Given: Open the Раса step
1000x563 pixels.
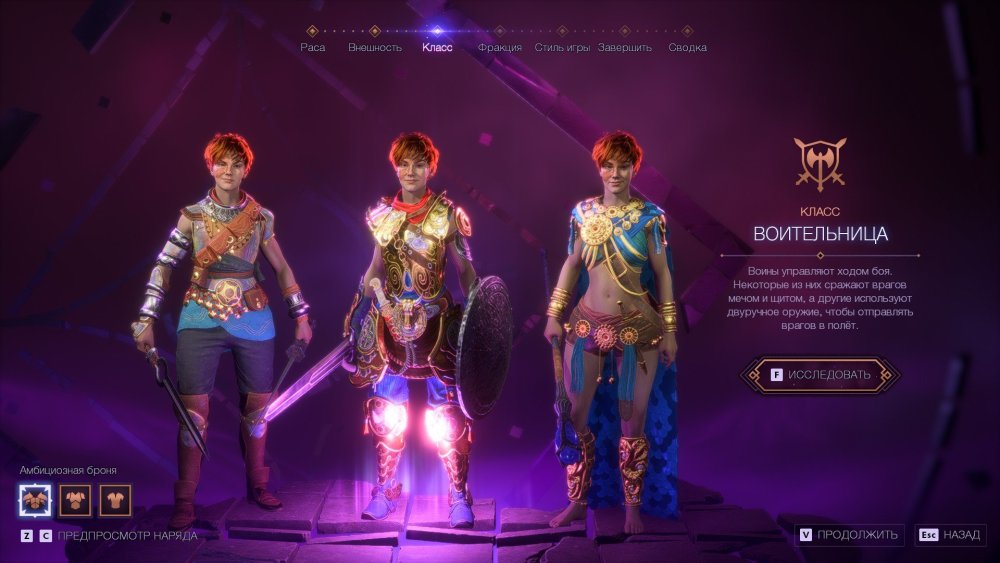Looking at the screenshot, I should click(312, 47).
